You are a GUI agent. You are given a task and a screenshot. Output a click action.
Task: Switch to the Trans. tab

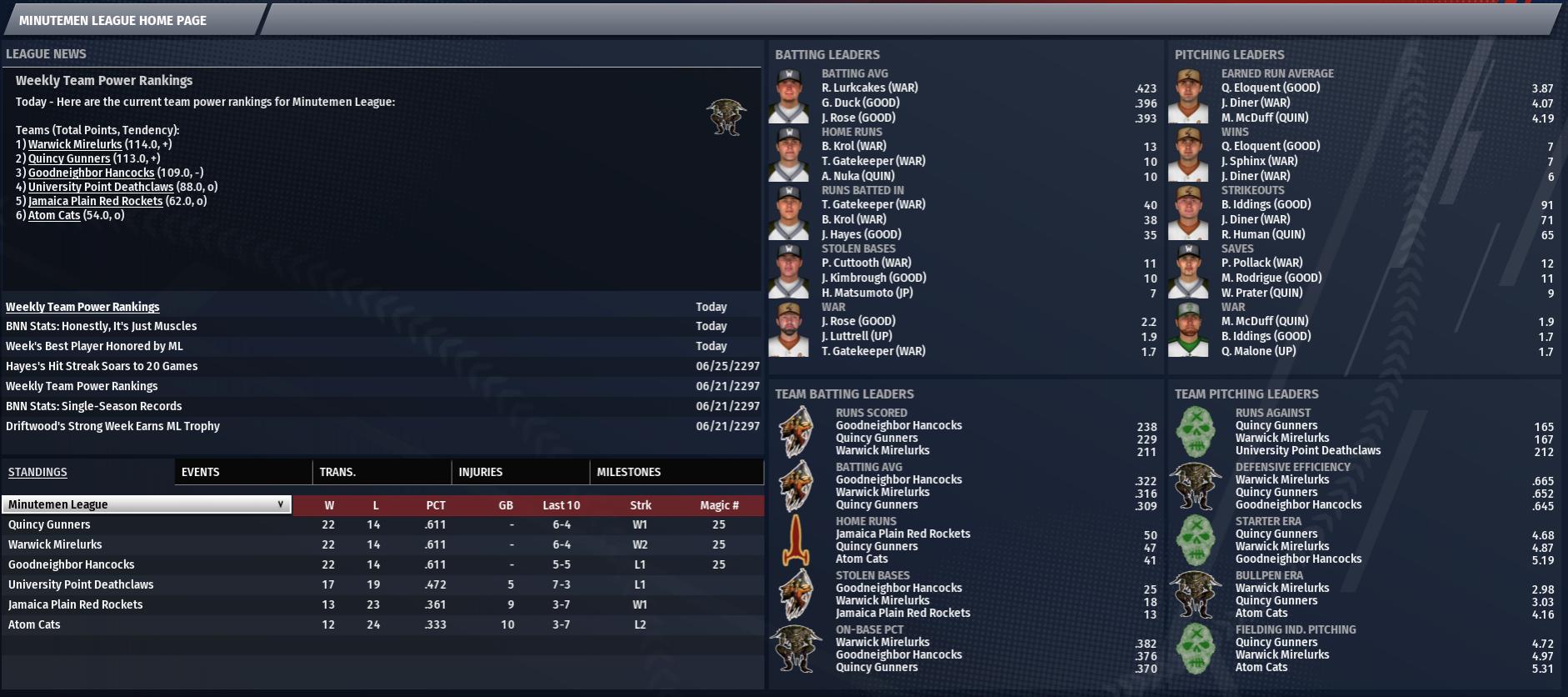[337, 472]
